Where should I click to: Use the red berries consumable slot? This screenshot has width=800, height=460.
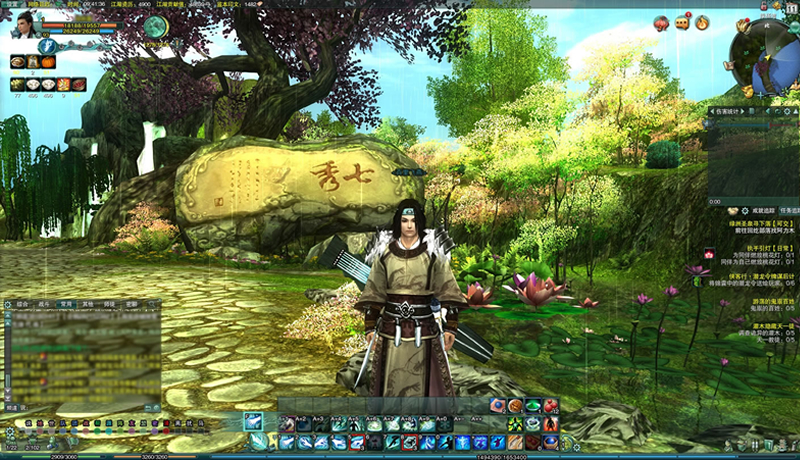point(550,406)
